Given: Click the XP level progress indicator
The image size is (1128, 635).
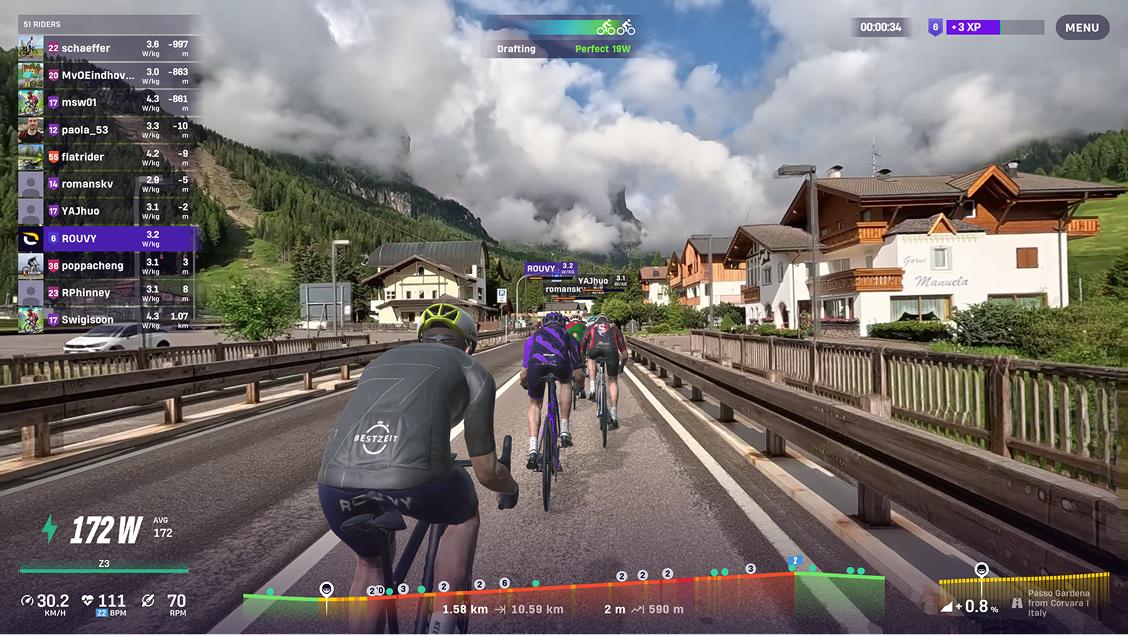Looking at the screenshot, I should pos(985,28).
